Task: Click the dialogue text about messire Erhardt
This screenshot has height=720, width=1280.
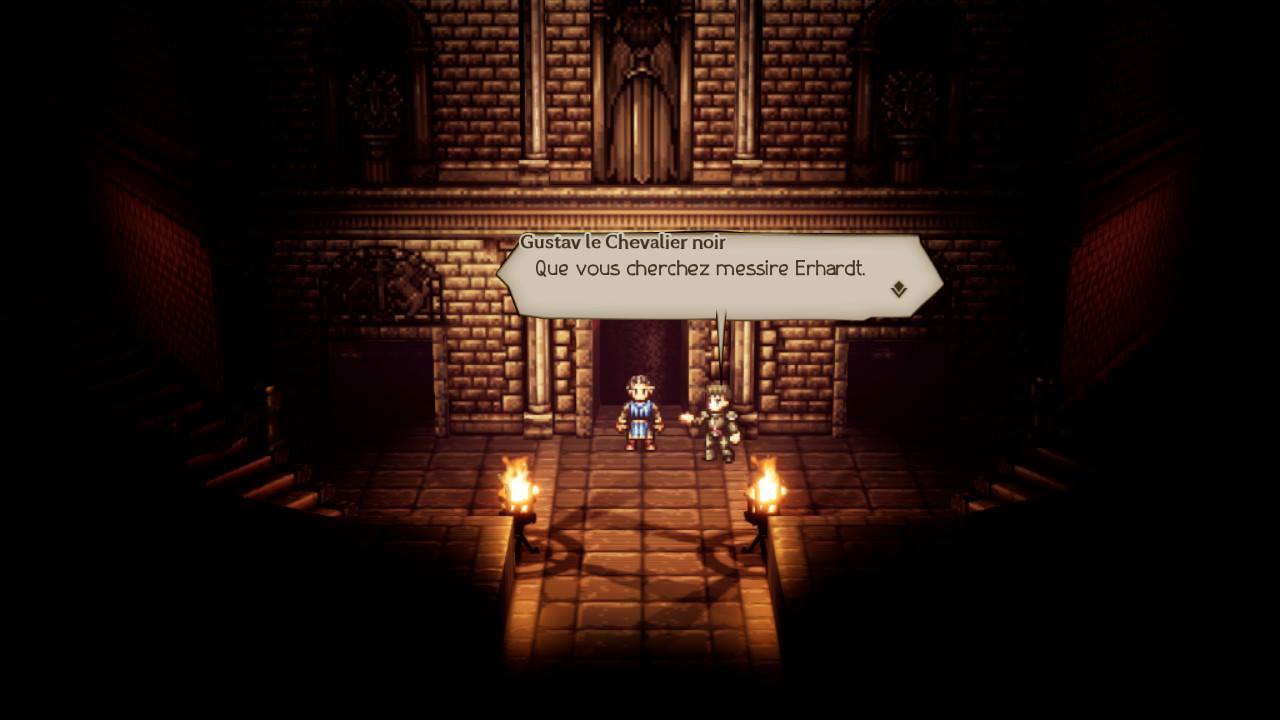Action: click(x=698, y=268)
